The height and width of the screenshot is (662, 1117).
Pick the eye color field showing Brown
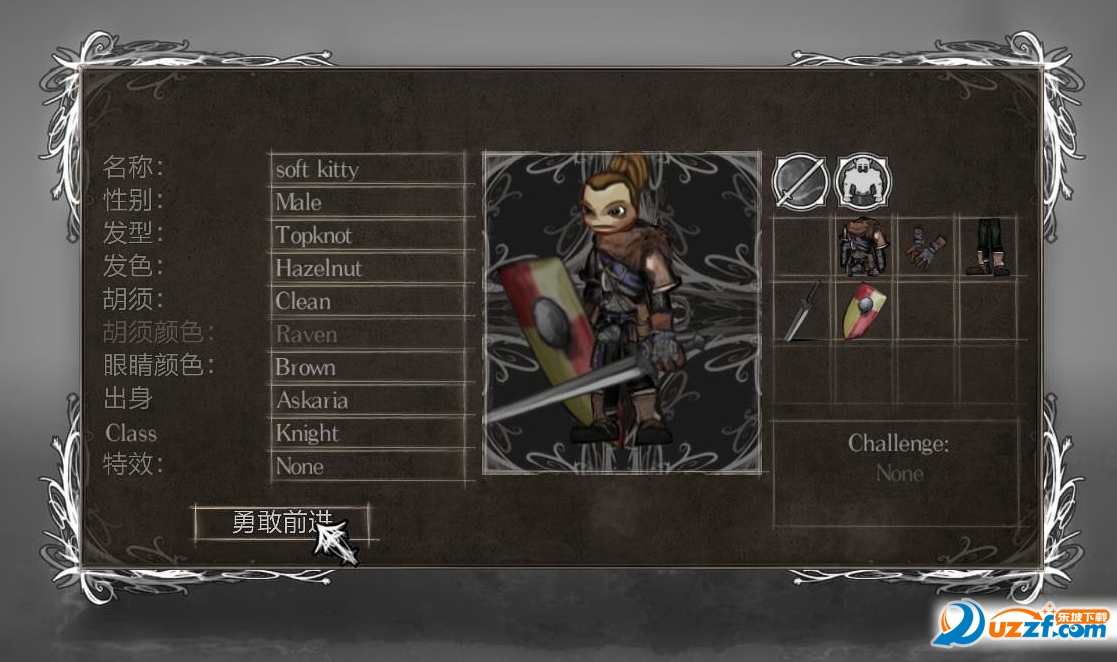click(368, 367)
